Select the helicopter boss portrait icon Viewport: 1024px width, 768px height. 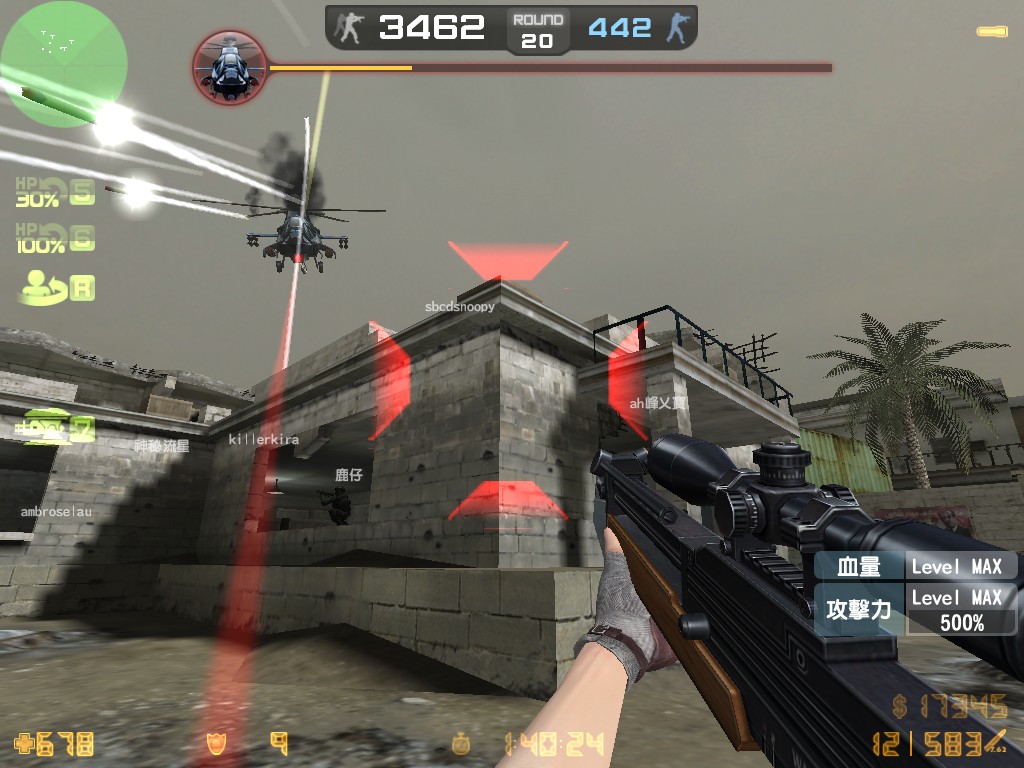point(229,68)
